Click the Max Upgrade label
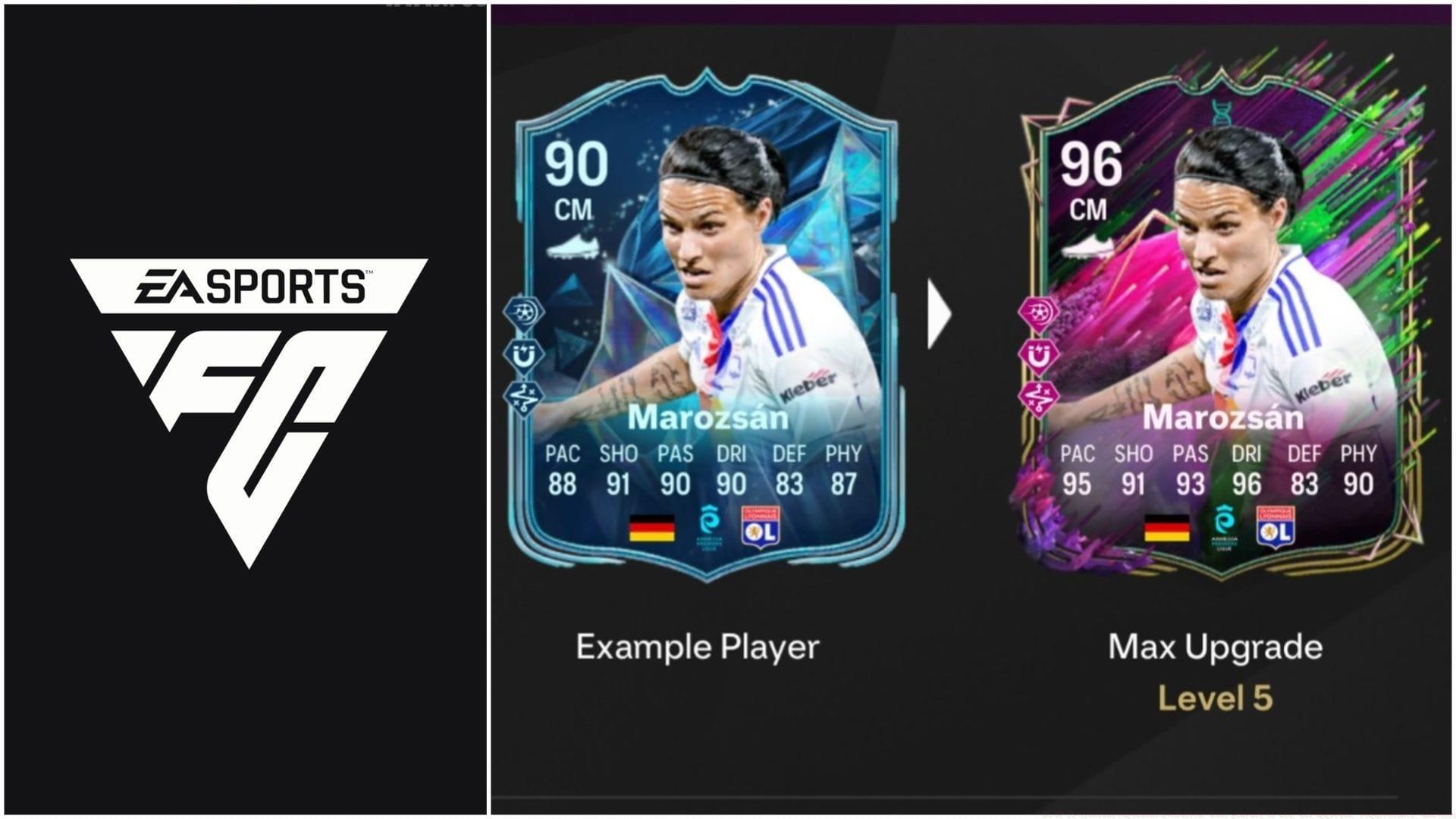The image size is (1456, 819). (x=1216, y=646)
